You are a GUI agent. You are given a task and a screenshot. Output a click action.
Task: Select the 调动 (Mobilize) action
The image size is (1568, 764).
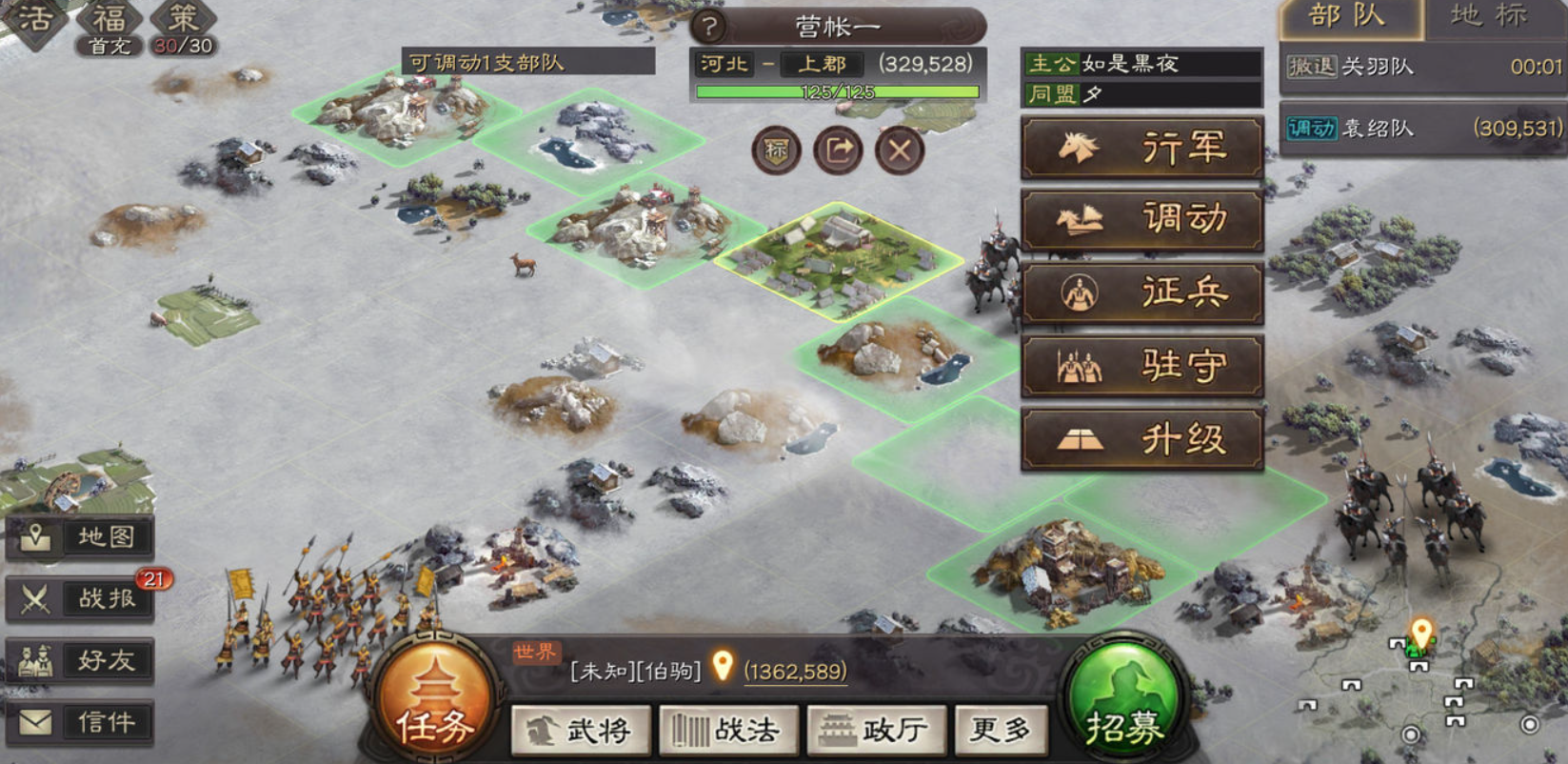pos(1141,218)
